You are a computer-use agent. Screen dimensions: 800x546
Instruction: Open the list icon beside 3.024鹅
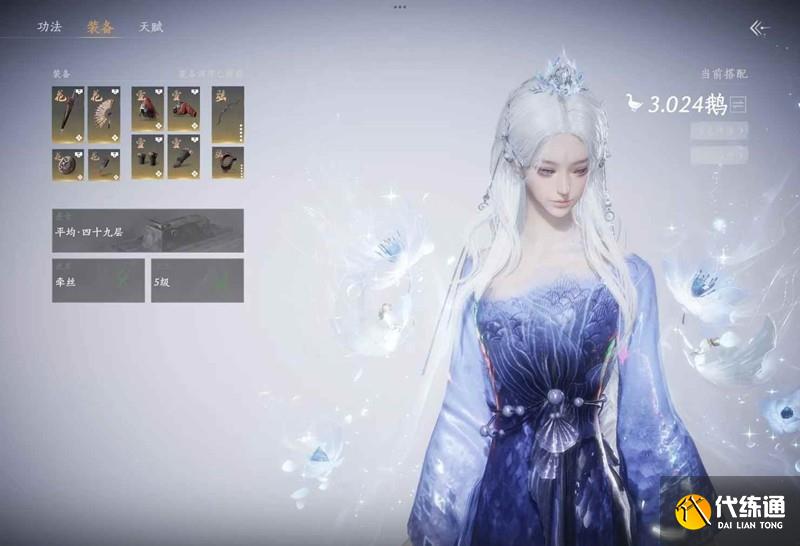739,104
